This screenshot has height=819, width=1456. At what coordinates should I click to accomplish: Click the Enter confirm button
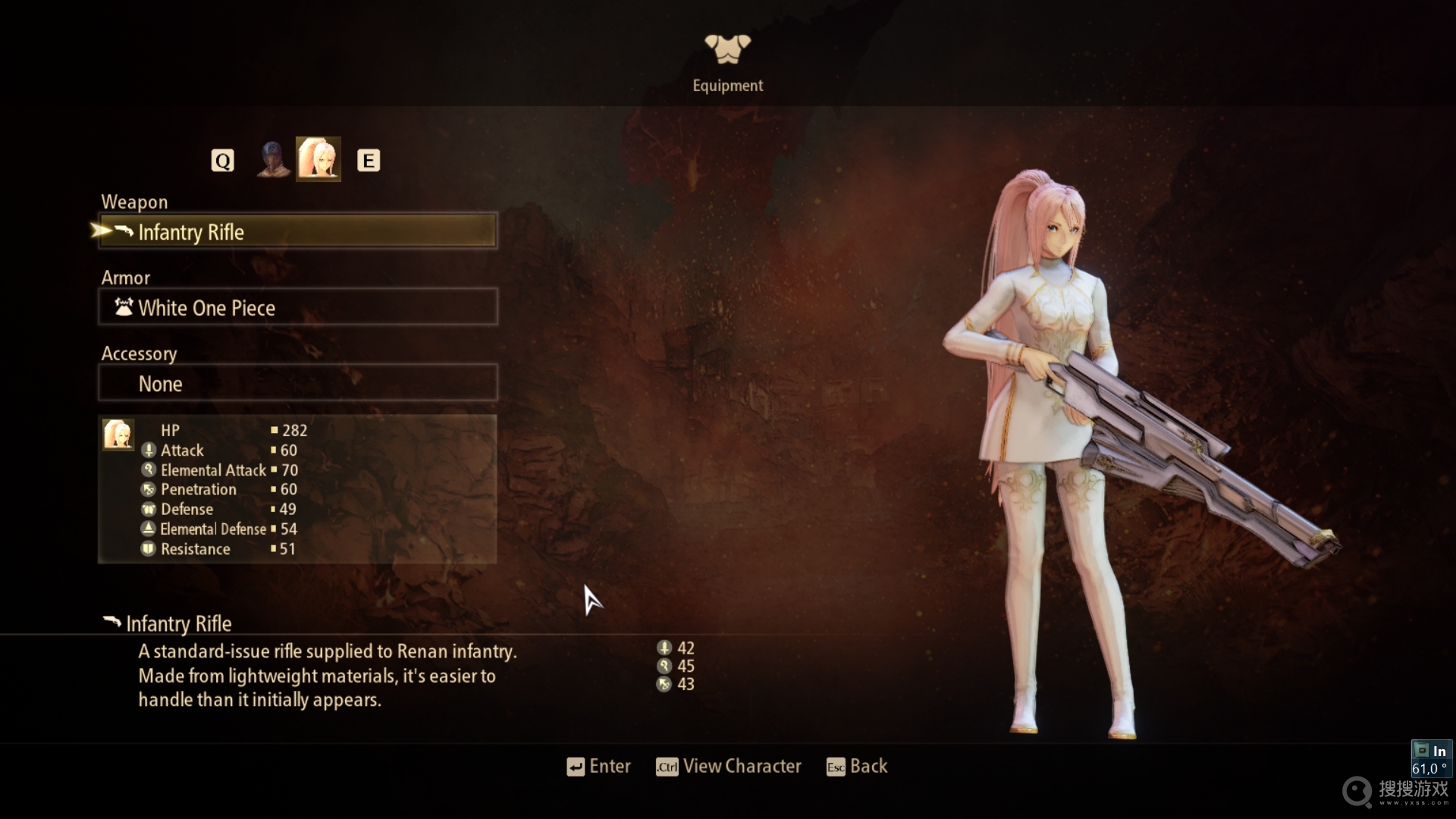point(598,767)
